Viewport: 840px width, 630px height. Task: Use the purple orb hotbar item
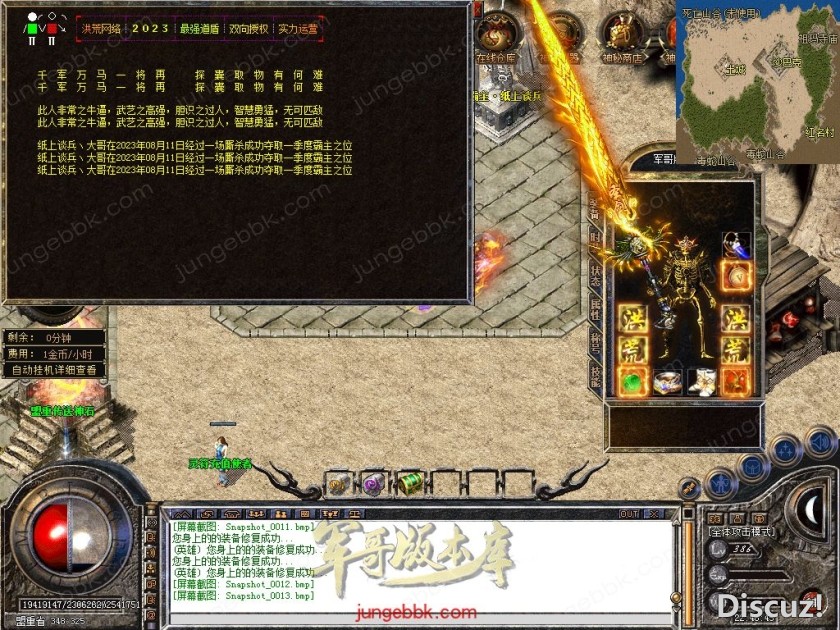pos(374,483)
